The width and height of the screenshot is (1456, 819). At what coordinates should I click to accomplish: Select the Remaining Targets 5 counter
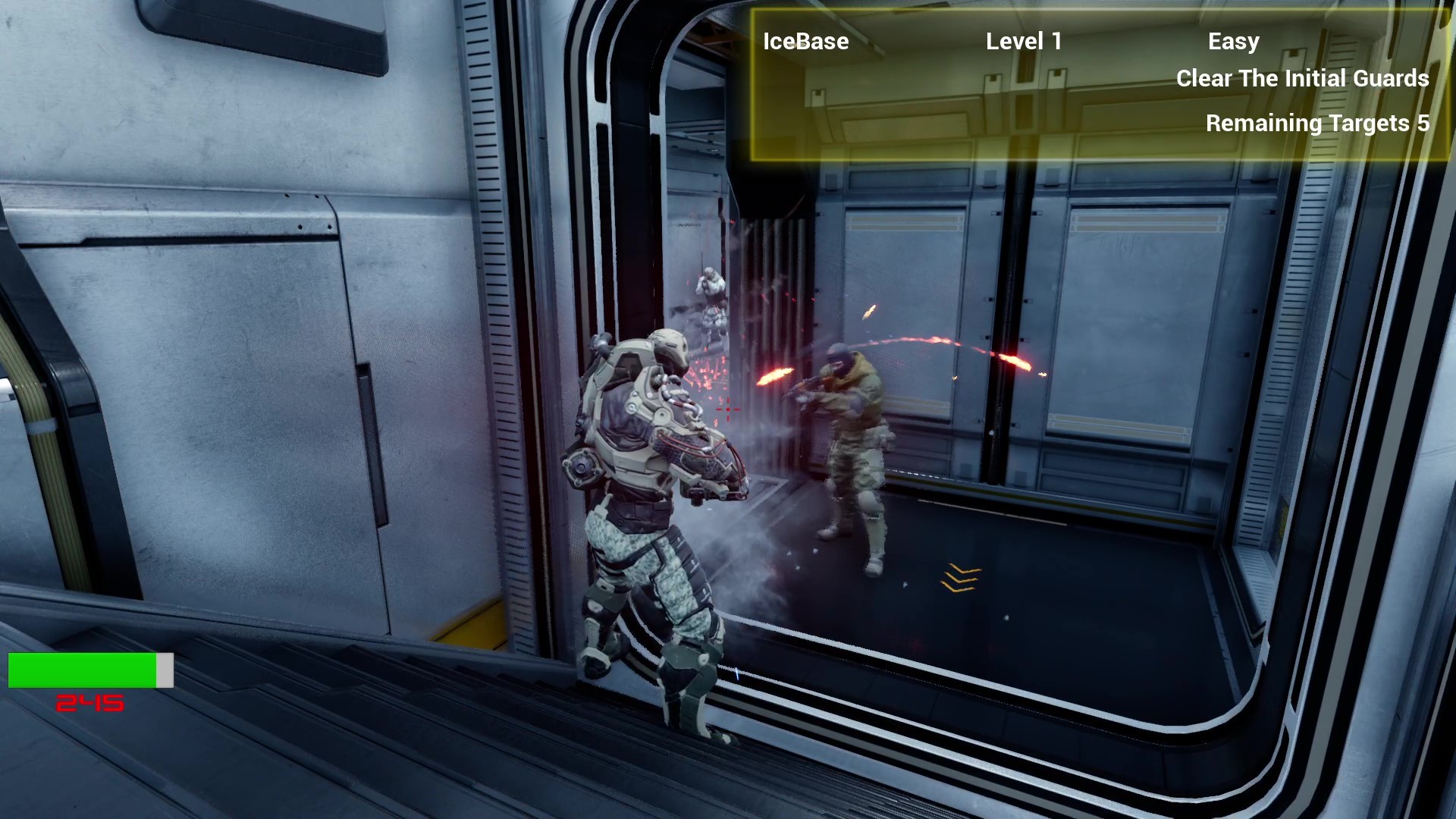click(x=1318, y=122)
